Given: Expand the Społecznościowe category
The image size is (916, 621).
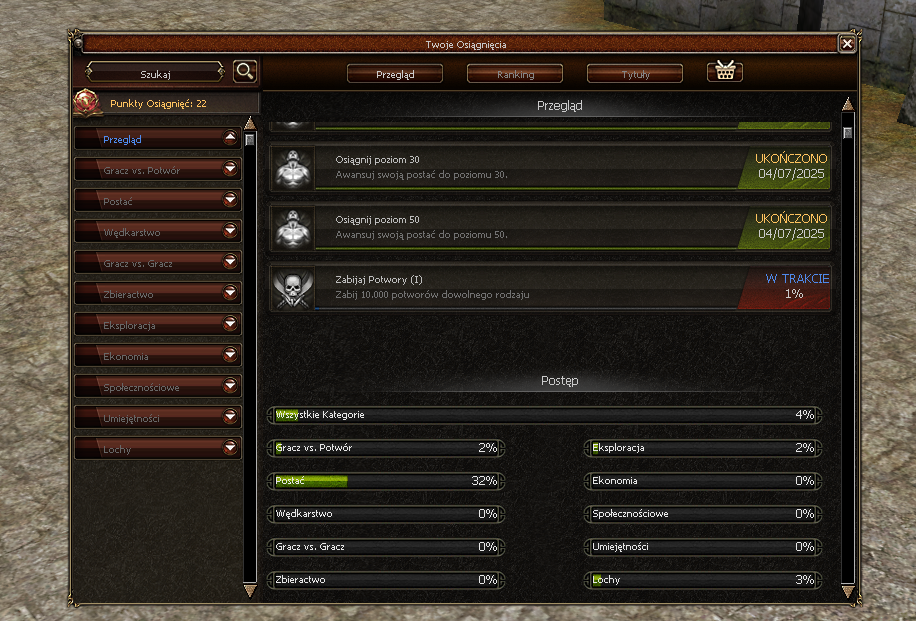Looking at the screenshot, I should (231, 388).
